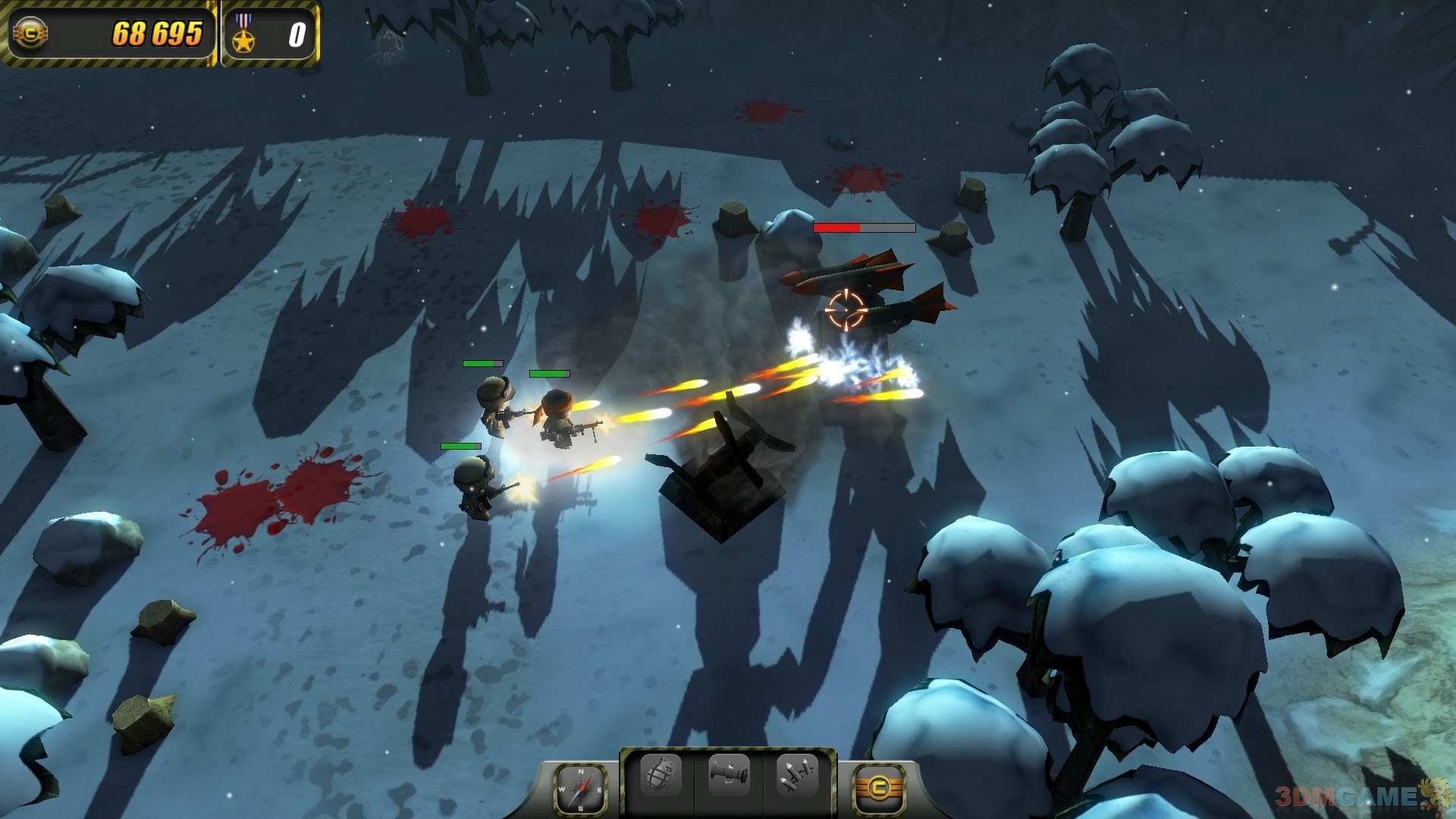Select the grenade weapon
This screenshot has width=1456, height=819.
(x=661, y=776)
